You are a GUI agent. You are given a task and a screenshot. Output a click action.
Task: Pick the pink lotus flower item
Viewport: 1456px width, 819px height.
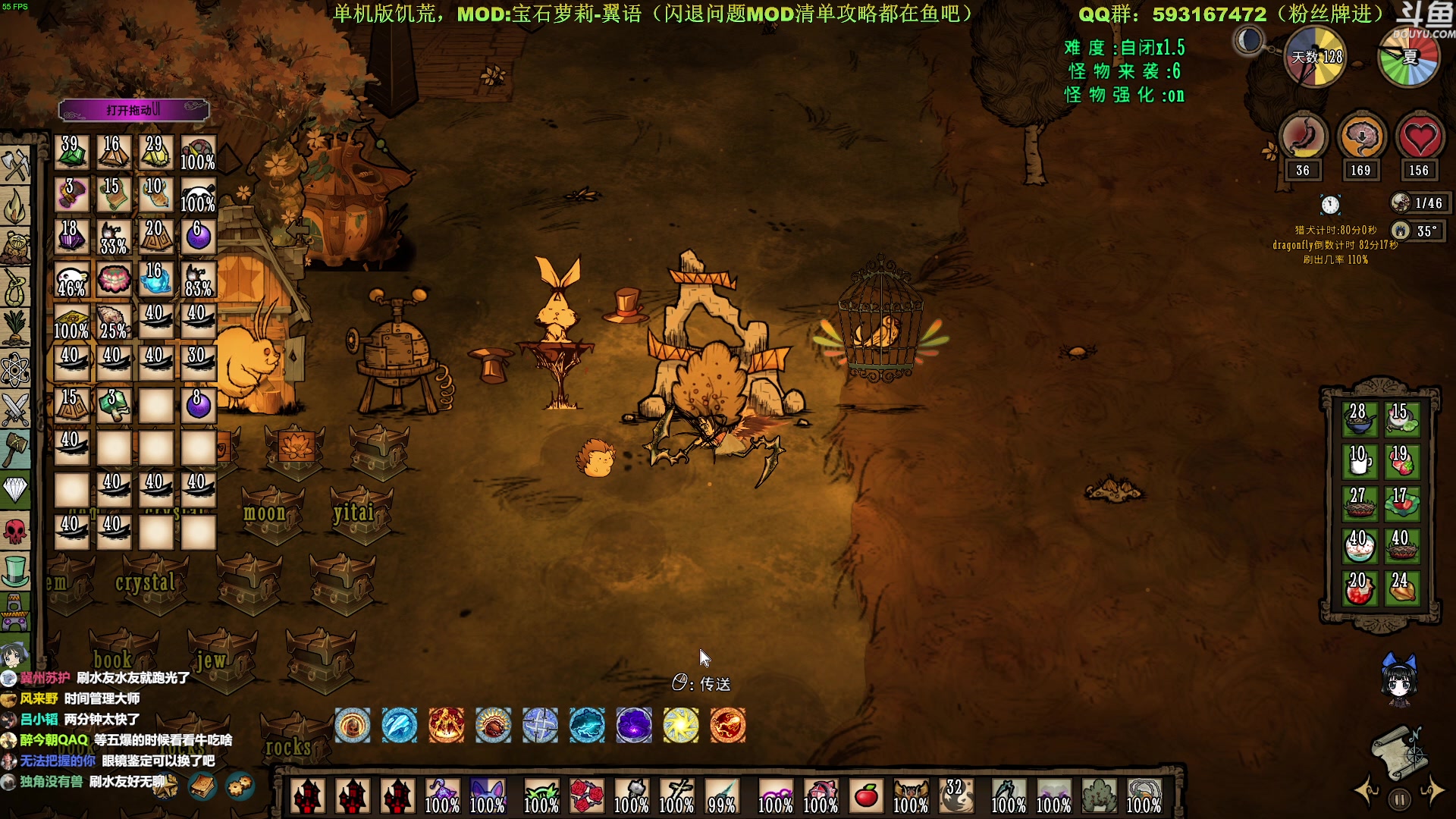click(114, 280)
